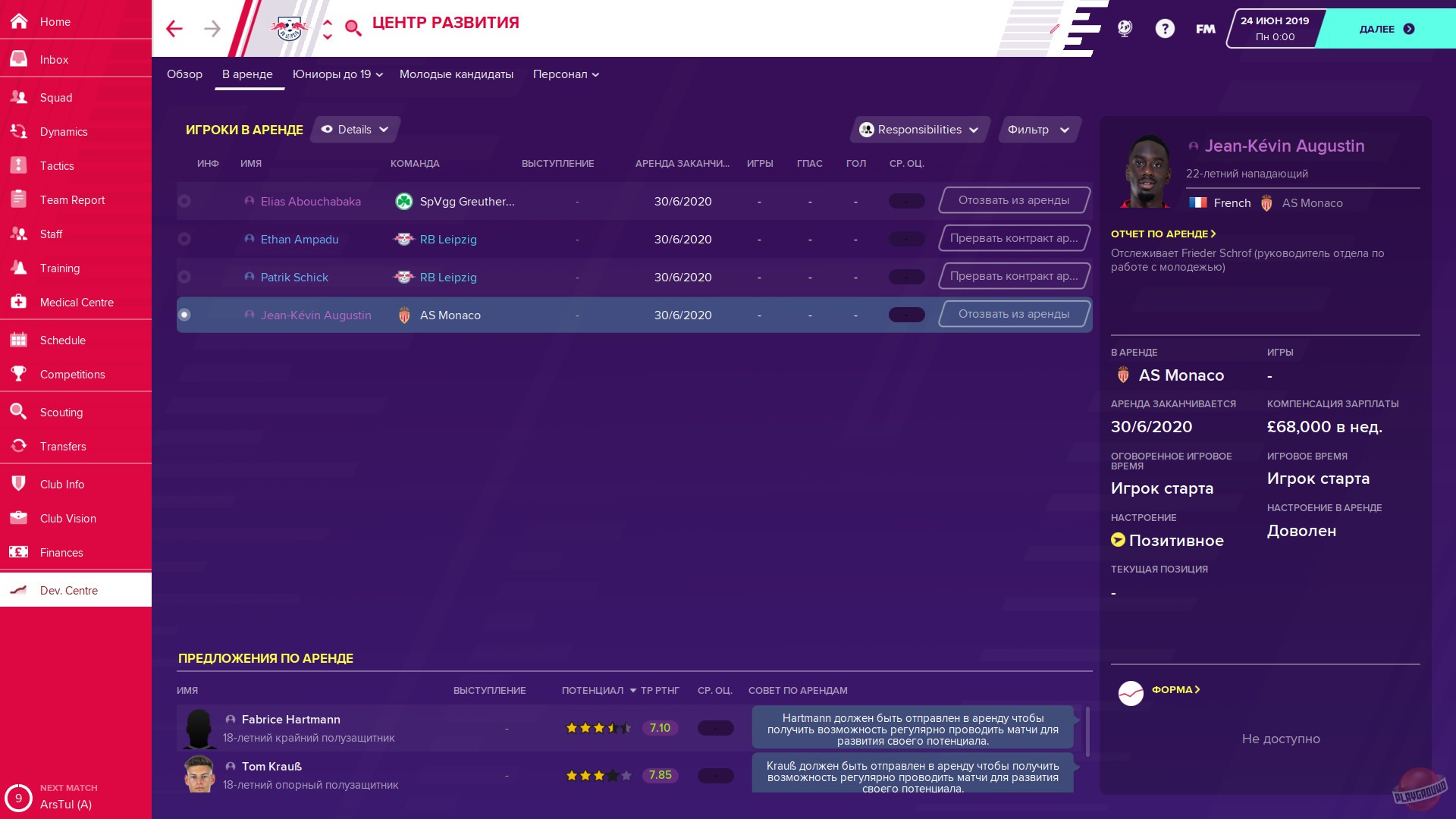
Task: Open the help question mark icon
Action: pos(1164,28)
